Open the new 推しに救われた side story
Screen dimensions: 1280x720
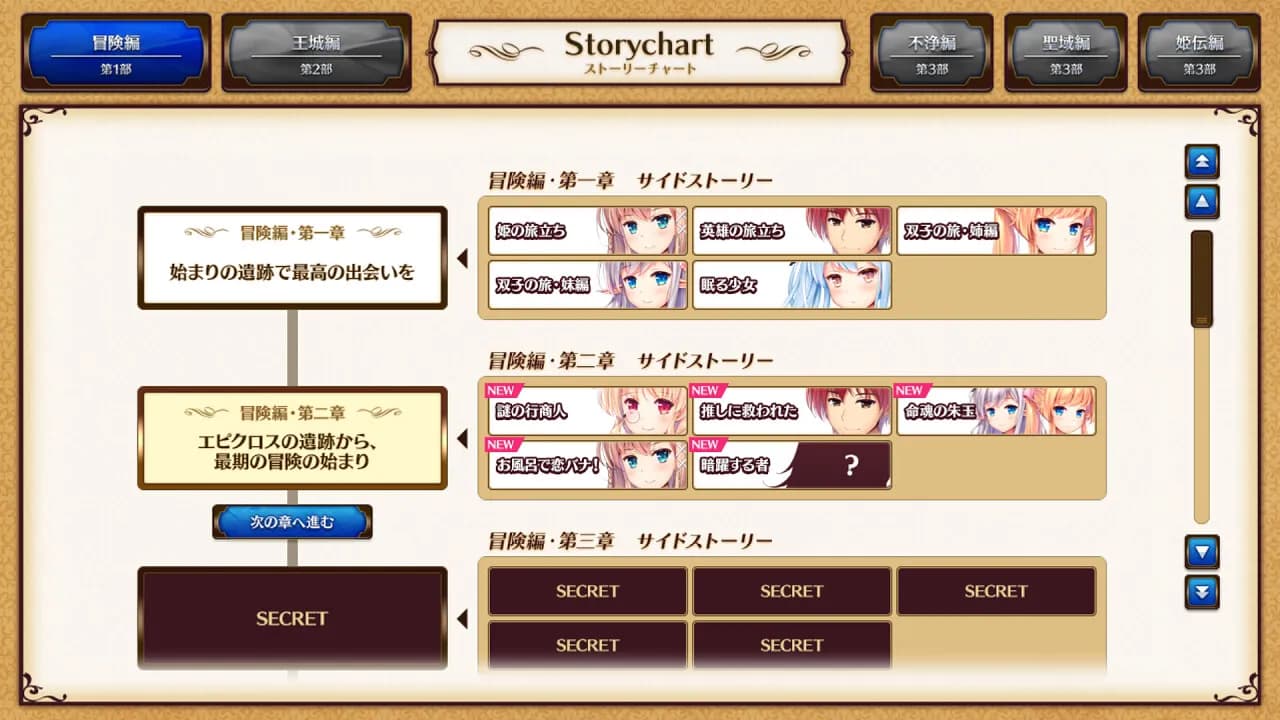pos(791,411)
